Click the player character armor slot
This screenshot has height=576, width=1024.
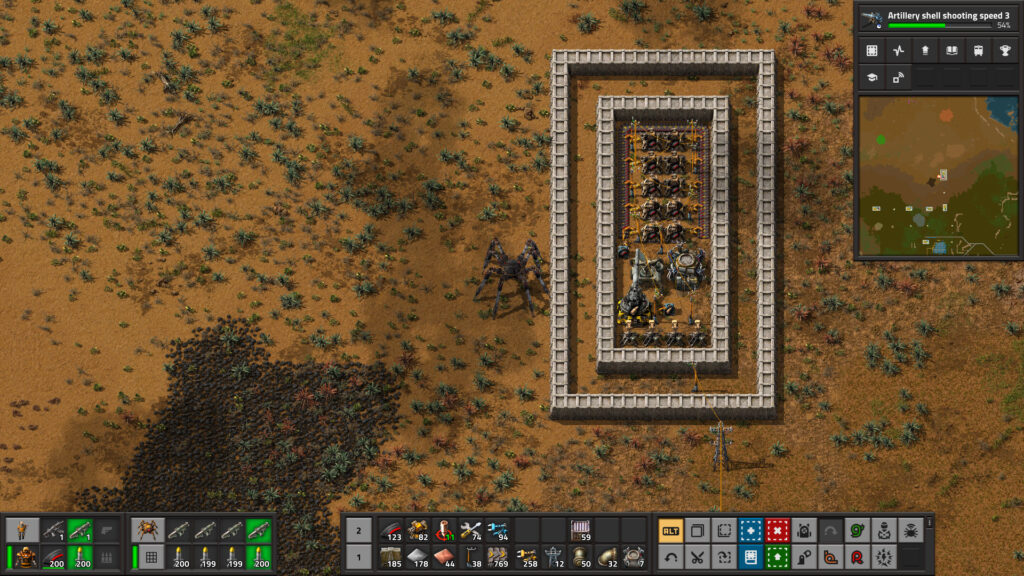pyautogui.click(x=23, y=557)
